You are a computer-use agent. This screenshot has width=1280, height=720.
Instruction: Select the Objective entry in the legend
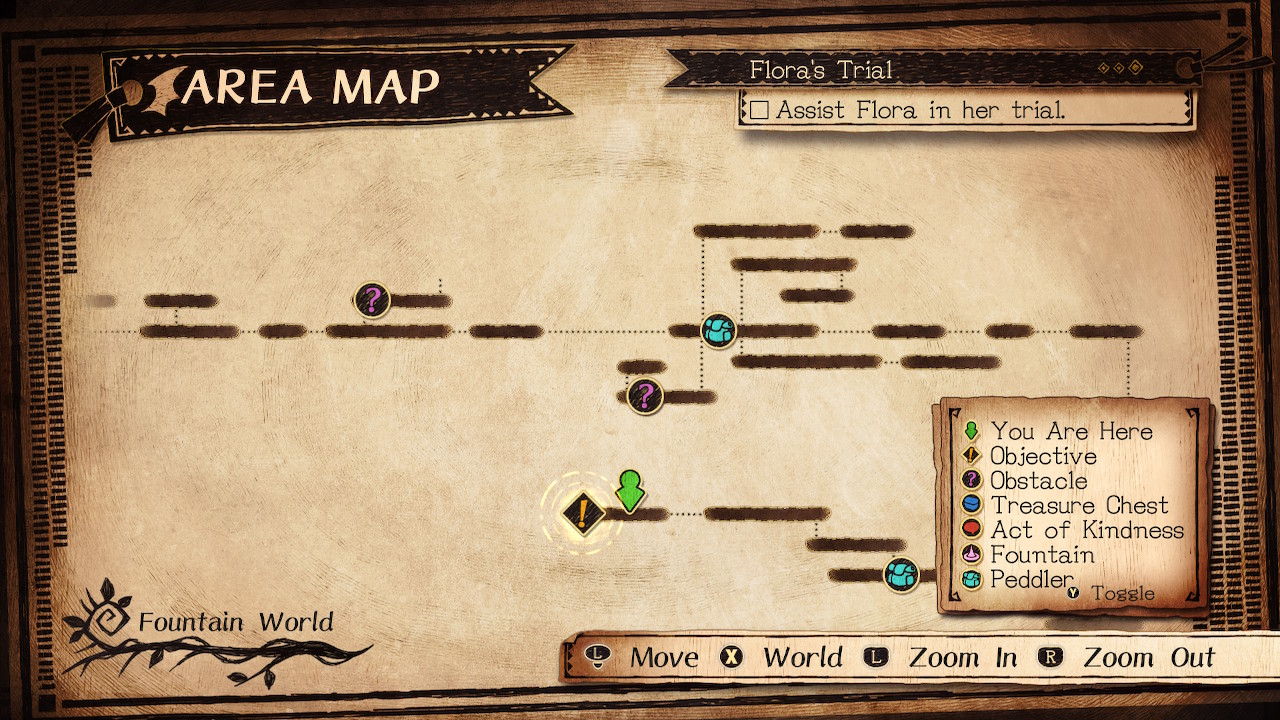pyautogui.click(x=1043, y=457)
